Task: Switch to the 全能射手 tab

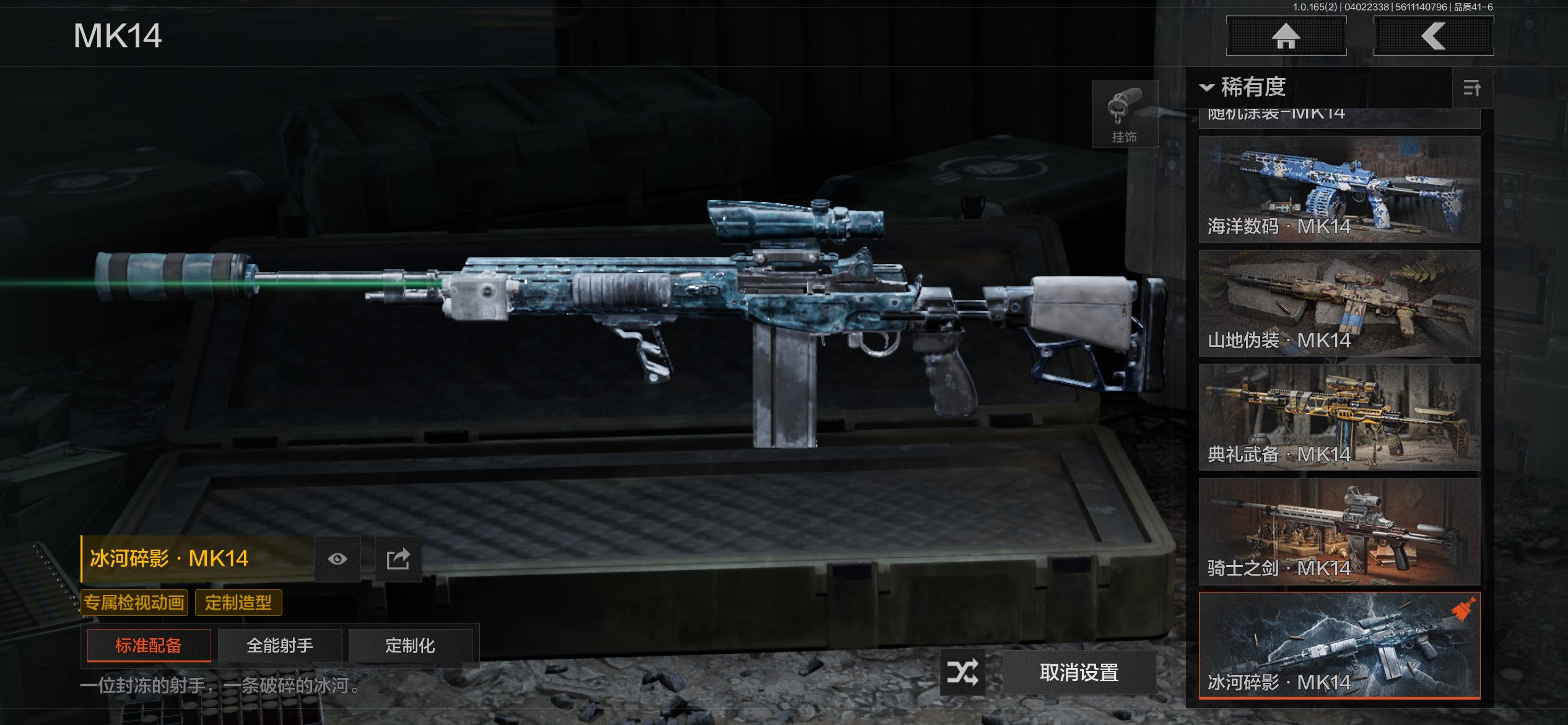Action: (280, 646)
